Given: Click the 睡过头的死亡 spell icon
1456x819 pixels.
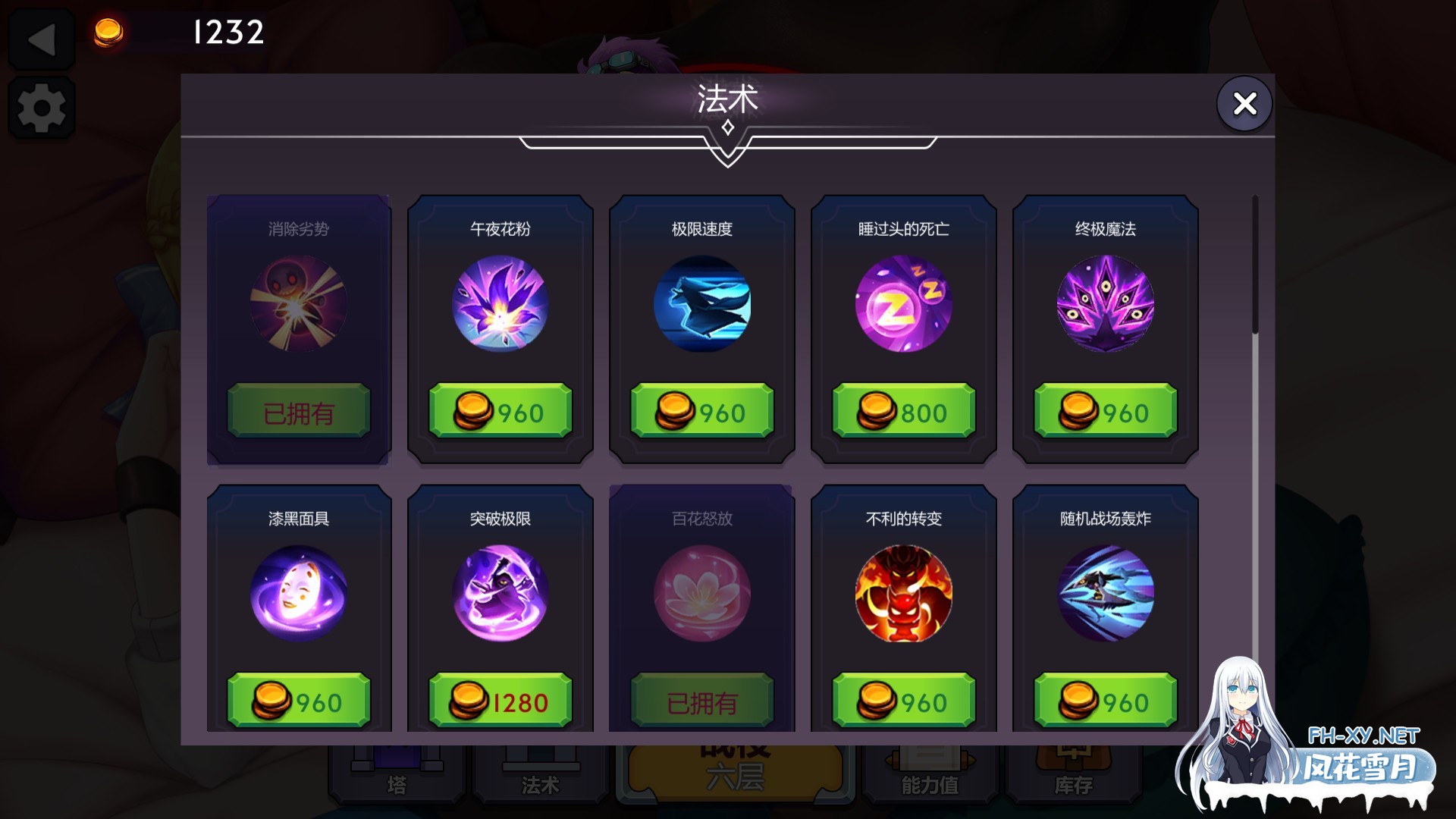Looking at the screenshot, I should coord(902,306).
